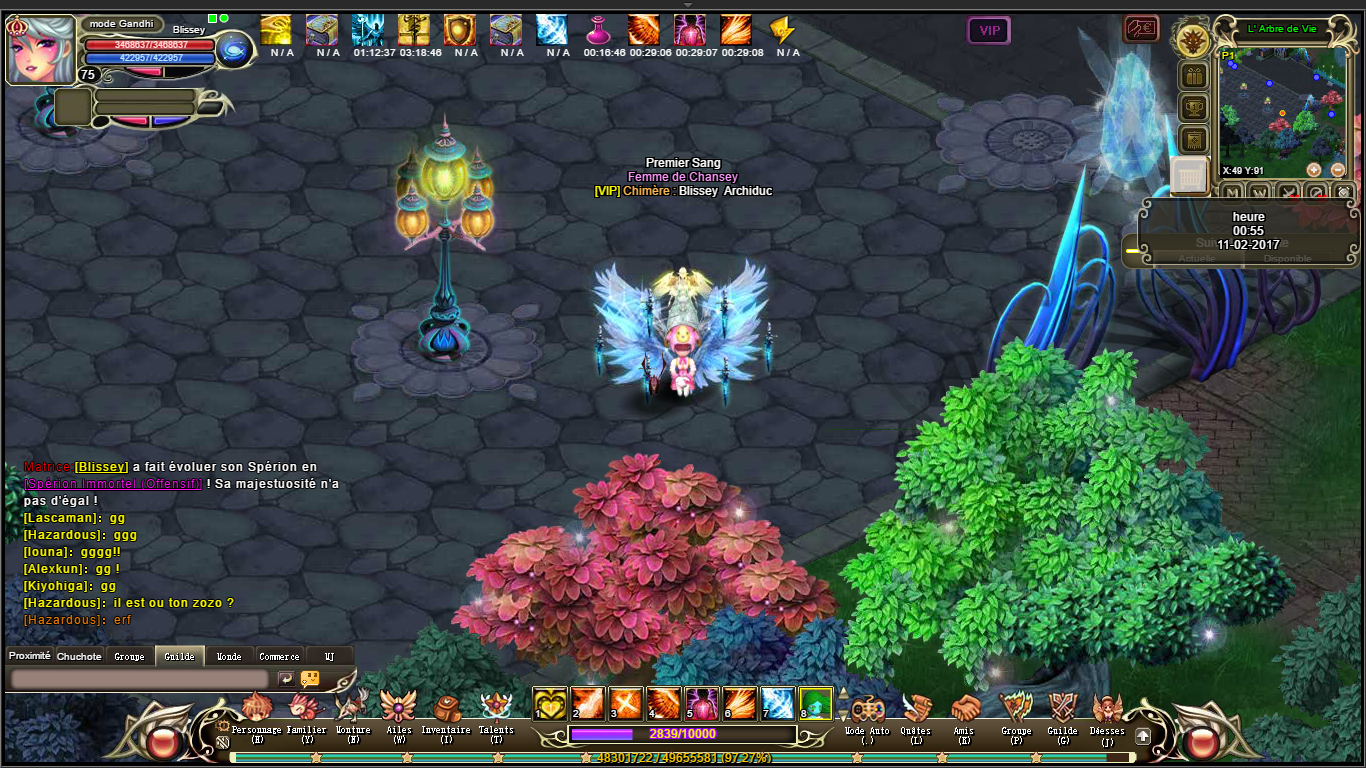Viewport: 1366px width, 768px height.
Task: Open the chat emoji picker
Action: tap(310, 679)
